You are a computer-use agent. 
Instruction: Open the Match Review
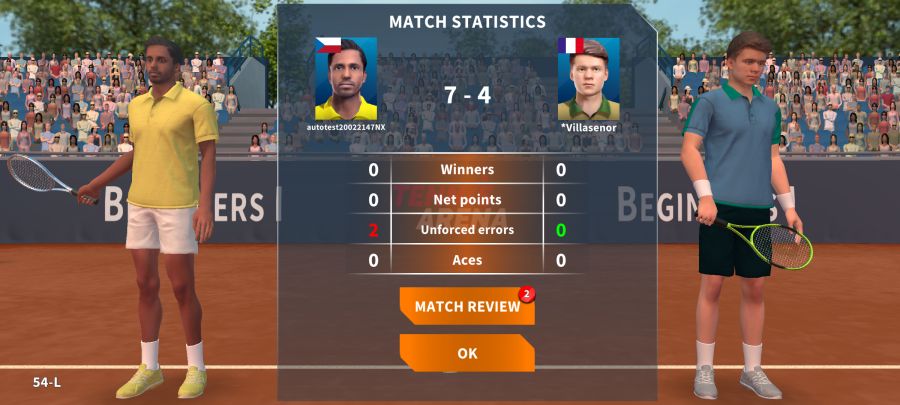point(467,306)
